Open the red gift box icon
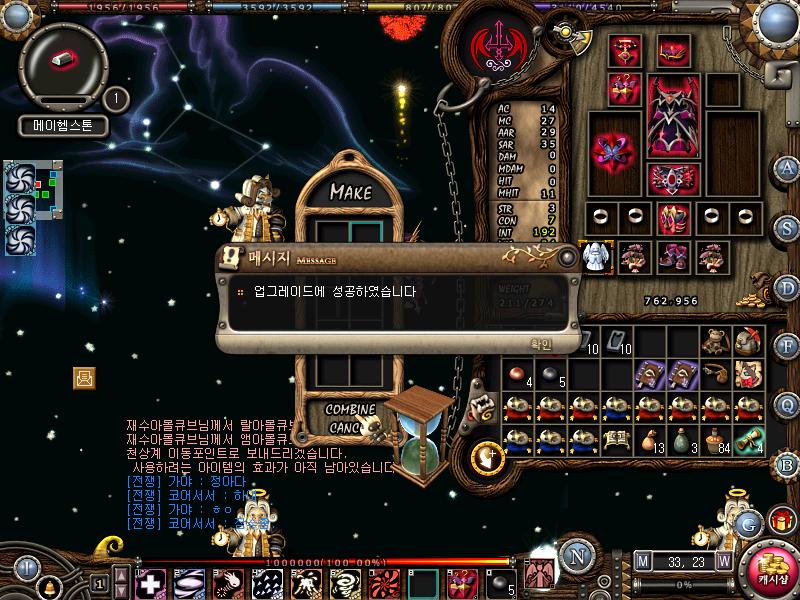 [x=781, y=520]
